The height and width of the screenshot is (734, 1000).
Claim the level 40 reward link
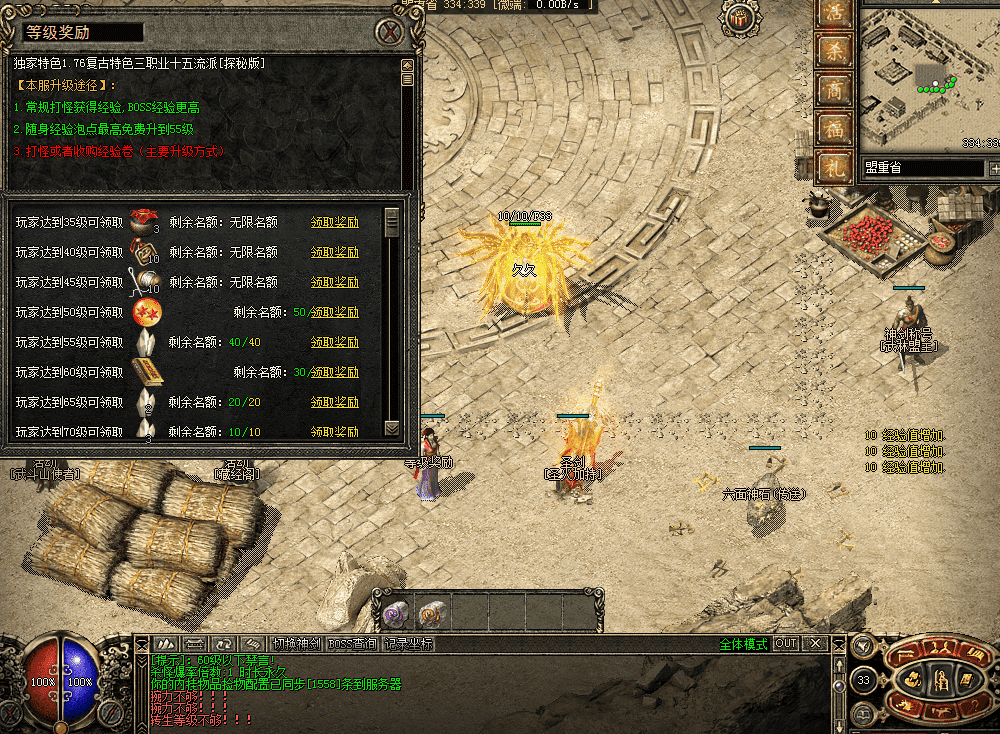pyautogui.click(x=334, y=253)
